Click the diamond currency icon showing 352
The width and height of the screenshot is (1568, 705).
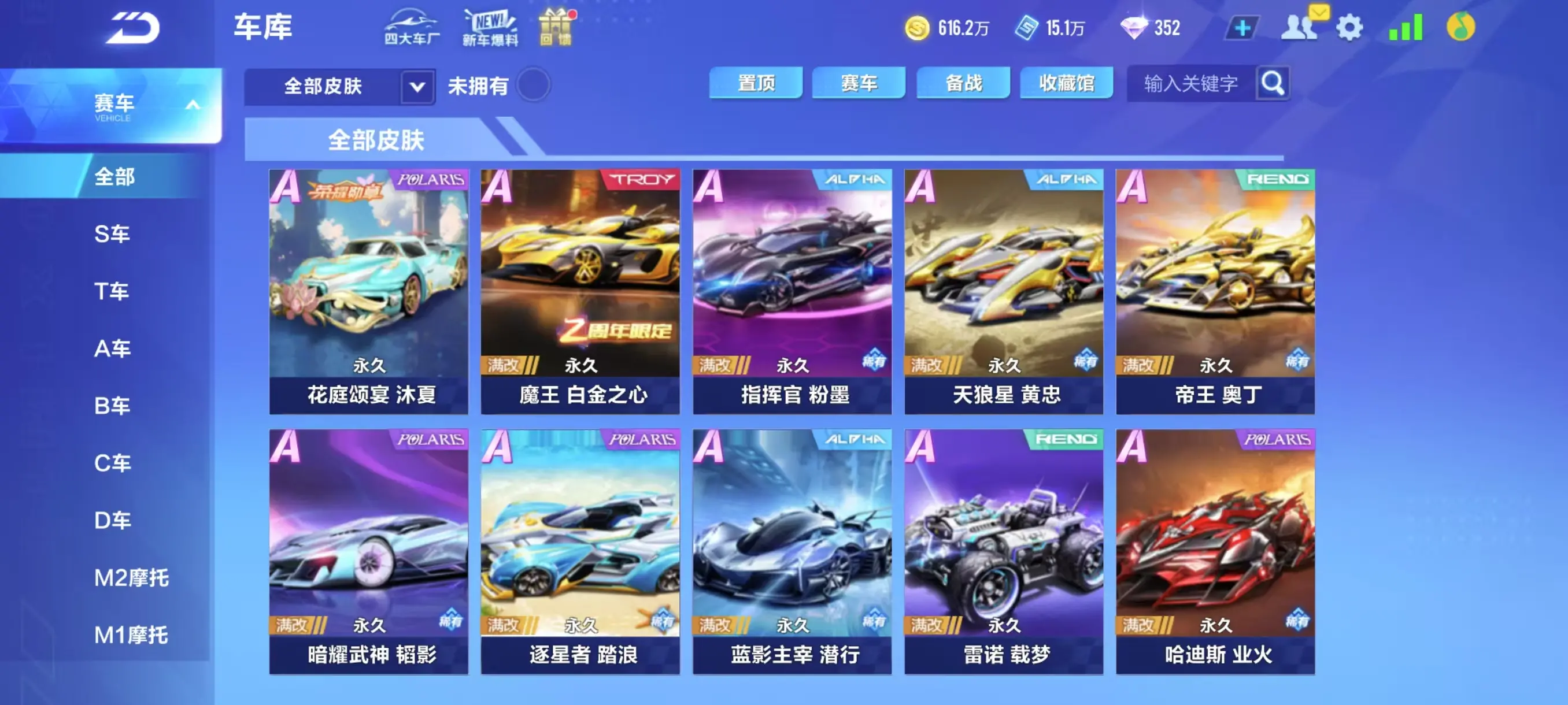click(1133, 27)
